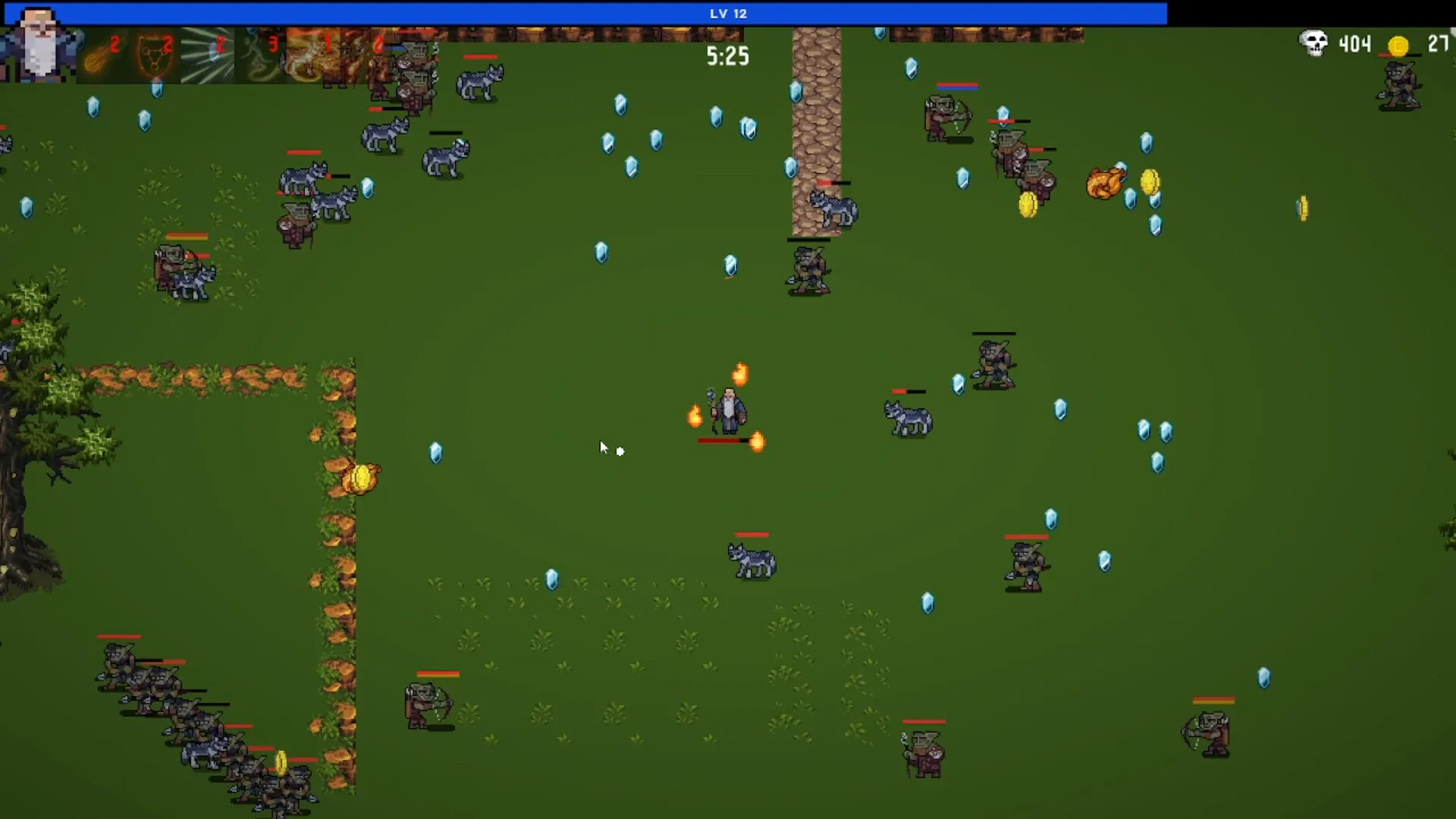Click the blue experience gem near the player

(x=437, y=453)
